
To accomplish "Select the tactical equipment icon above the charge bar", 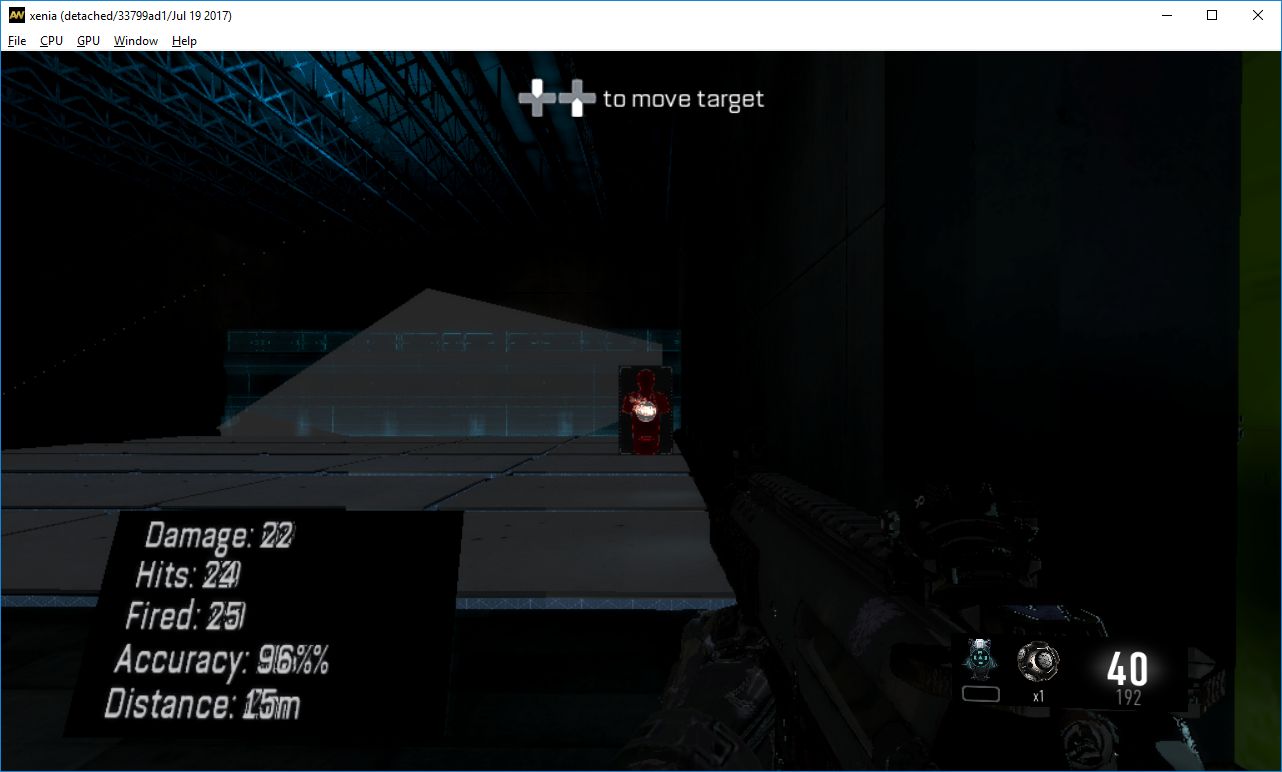I will point(980,658).
